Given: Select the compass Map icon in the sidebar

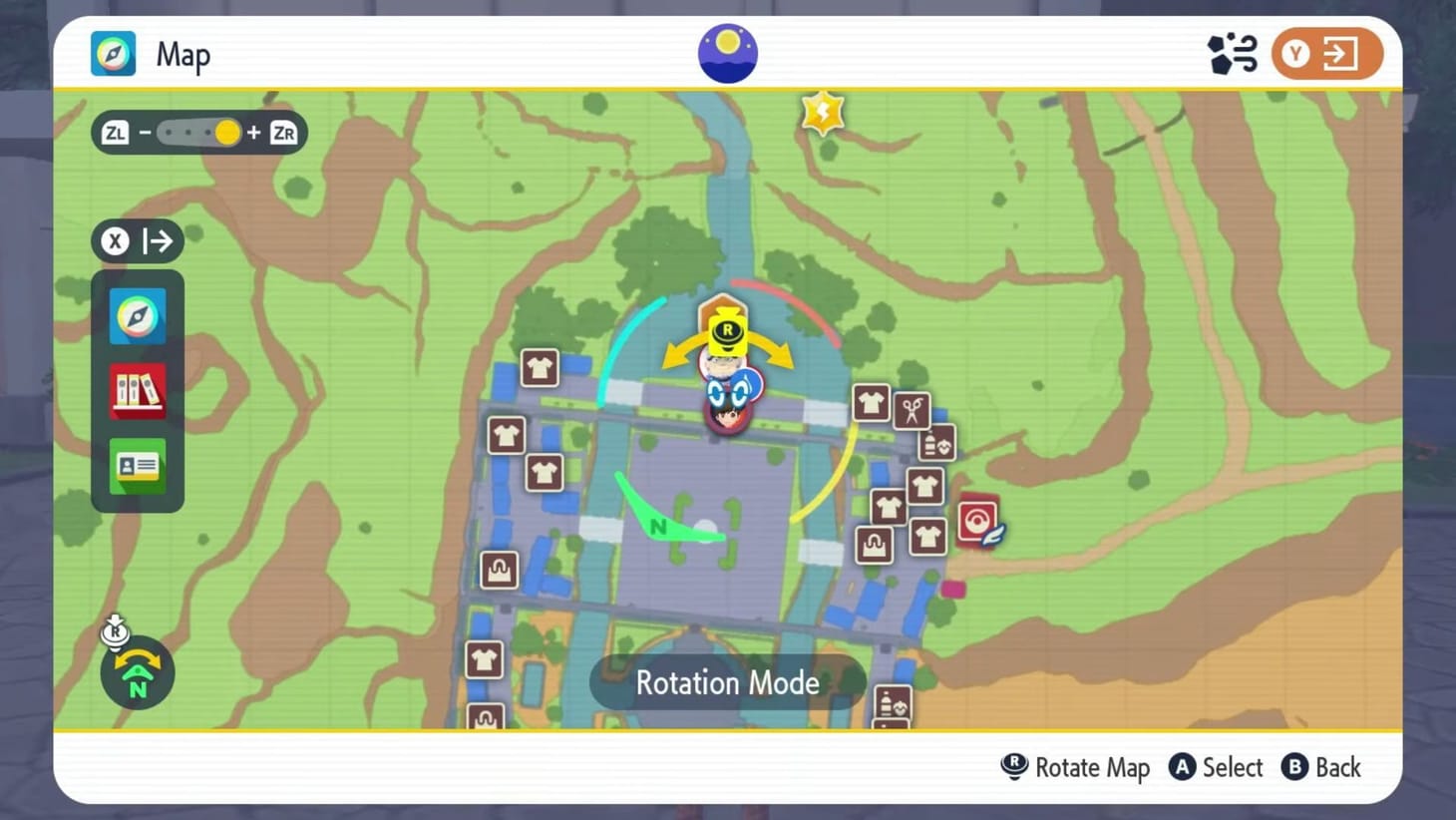Looking at the screenshot, I should (137, 316).
